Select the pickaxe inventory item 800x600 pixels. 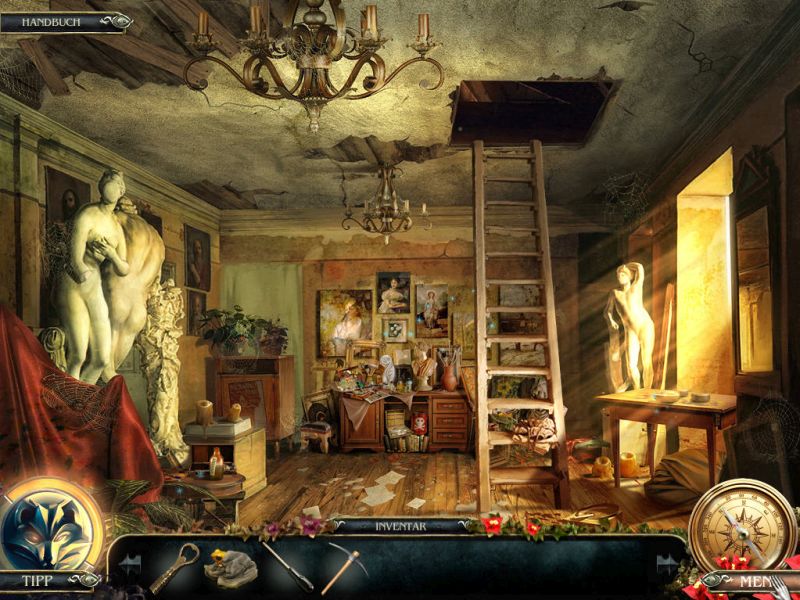pos(343,567)
